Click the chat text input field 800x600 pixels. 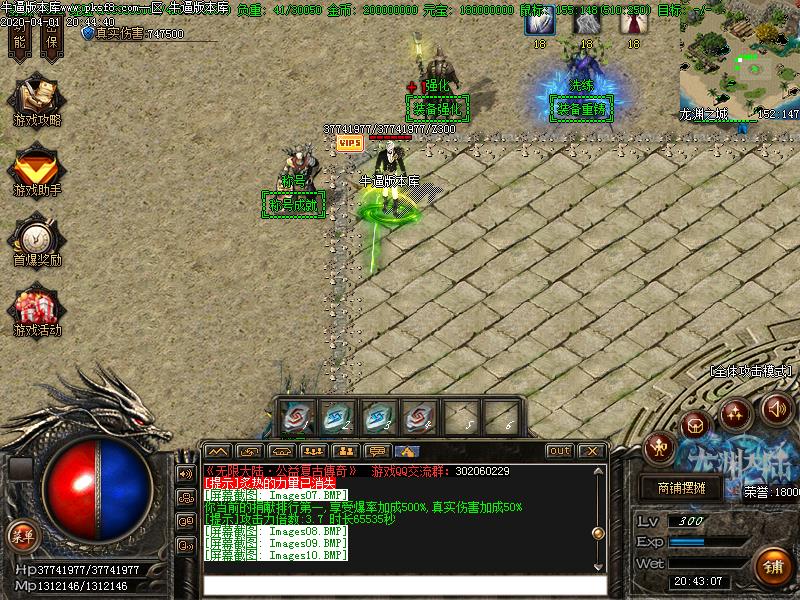(405, 585)
